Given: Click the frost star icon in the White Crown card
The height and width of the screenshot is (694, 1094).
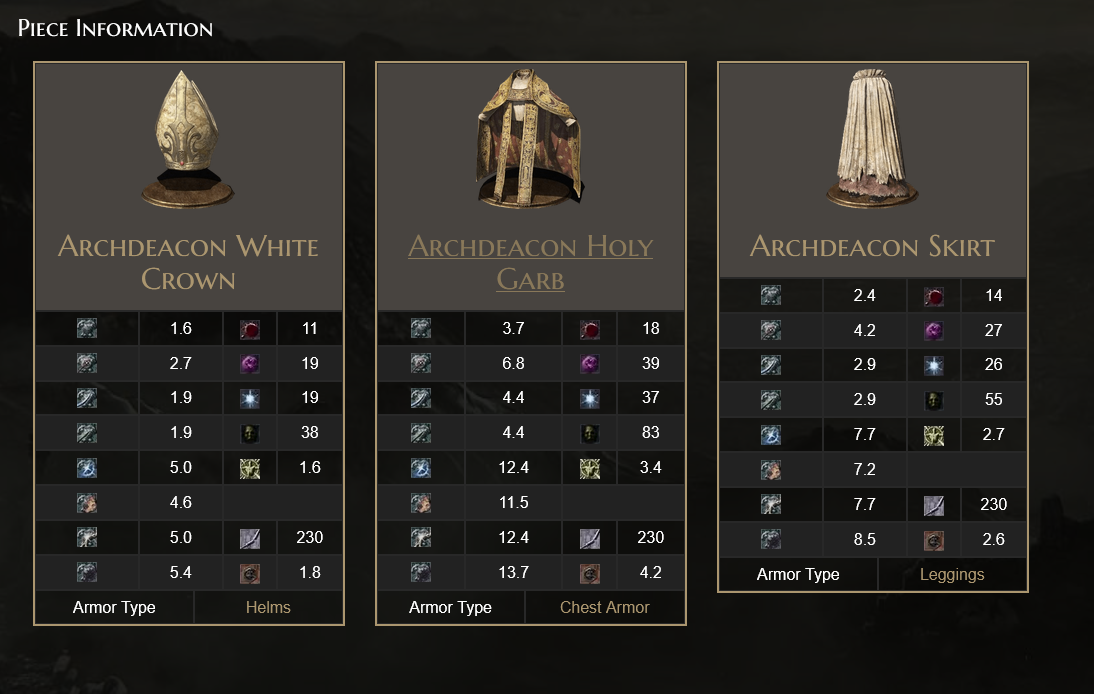Looking at the screenshot, I should [x=250, y=398].
